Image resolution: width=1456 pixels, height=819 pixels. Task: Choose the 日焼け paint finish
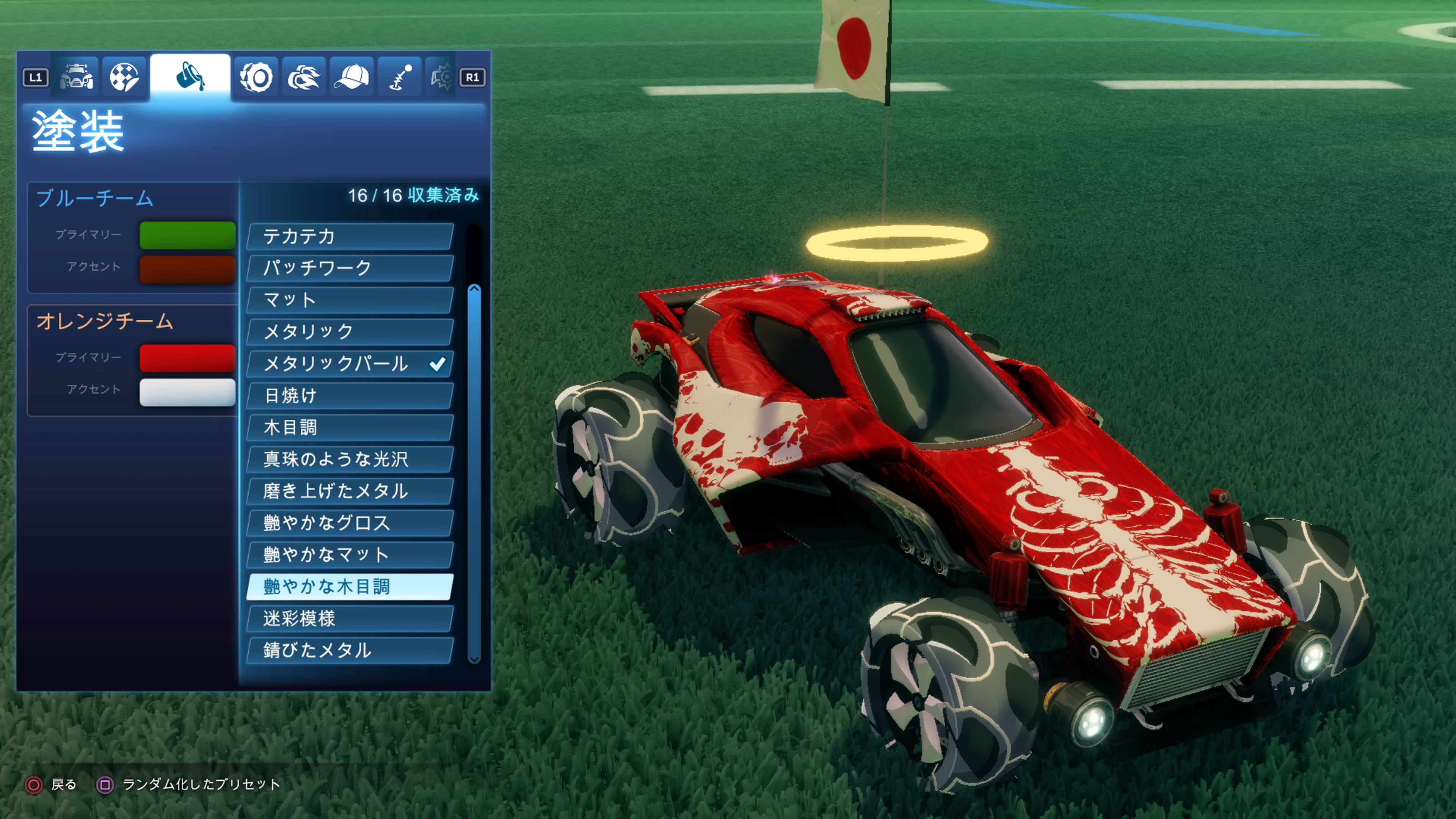350,395
